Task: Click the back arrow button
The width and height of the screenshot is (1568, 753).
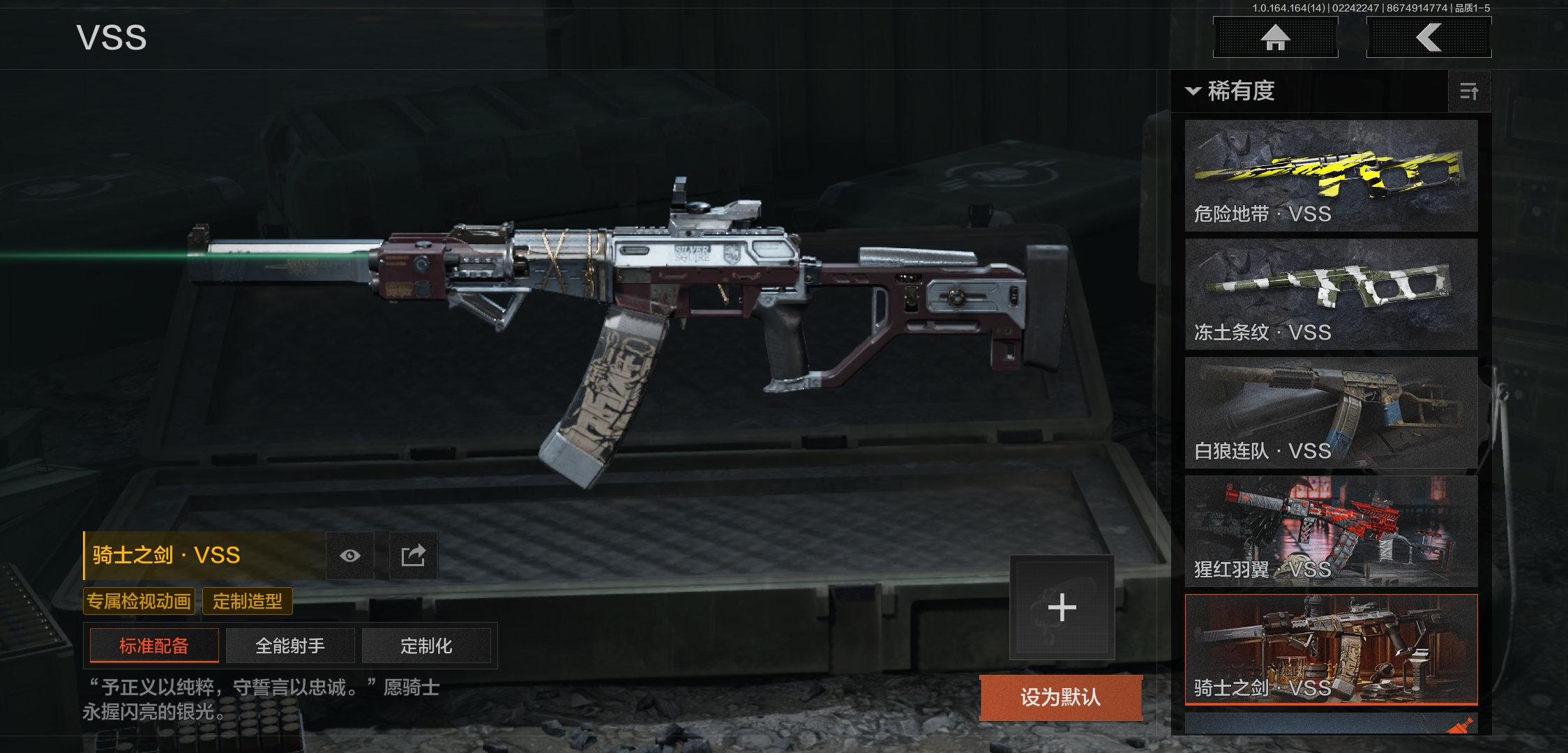Action: click(x=1428, y=38)
